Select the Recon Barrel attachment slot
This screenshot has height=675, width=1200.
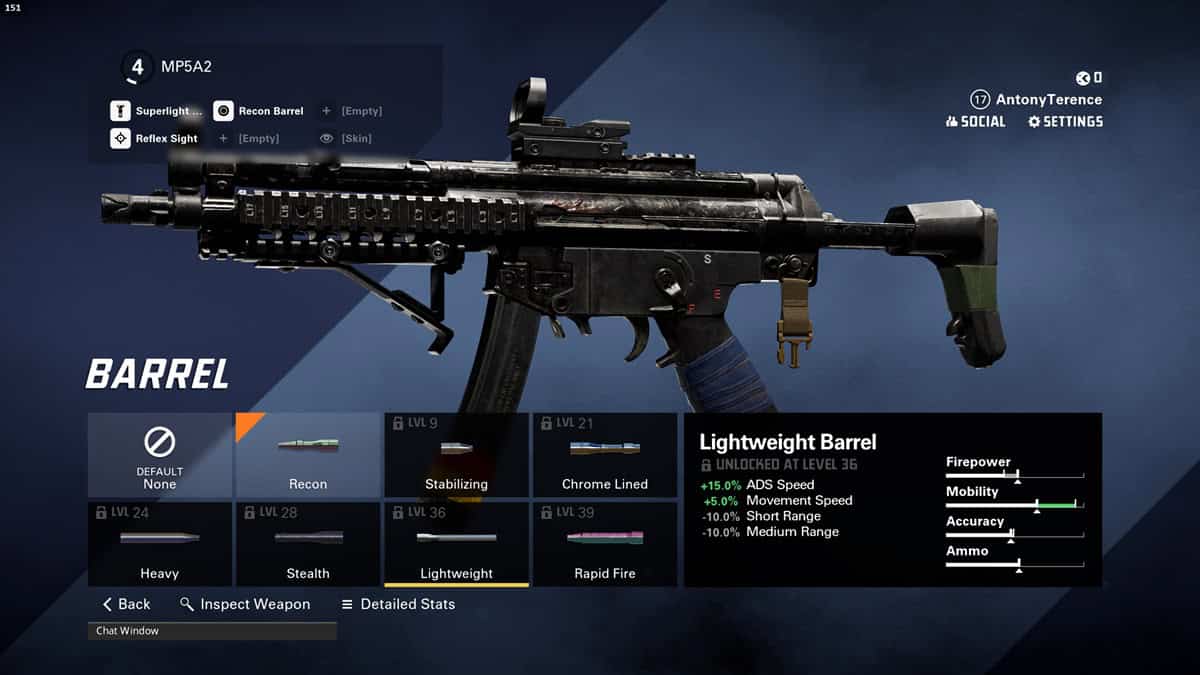coord(259,111)
